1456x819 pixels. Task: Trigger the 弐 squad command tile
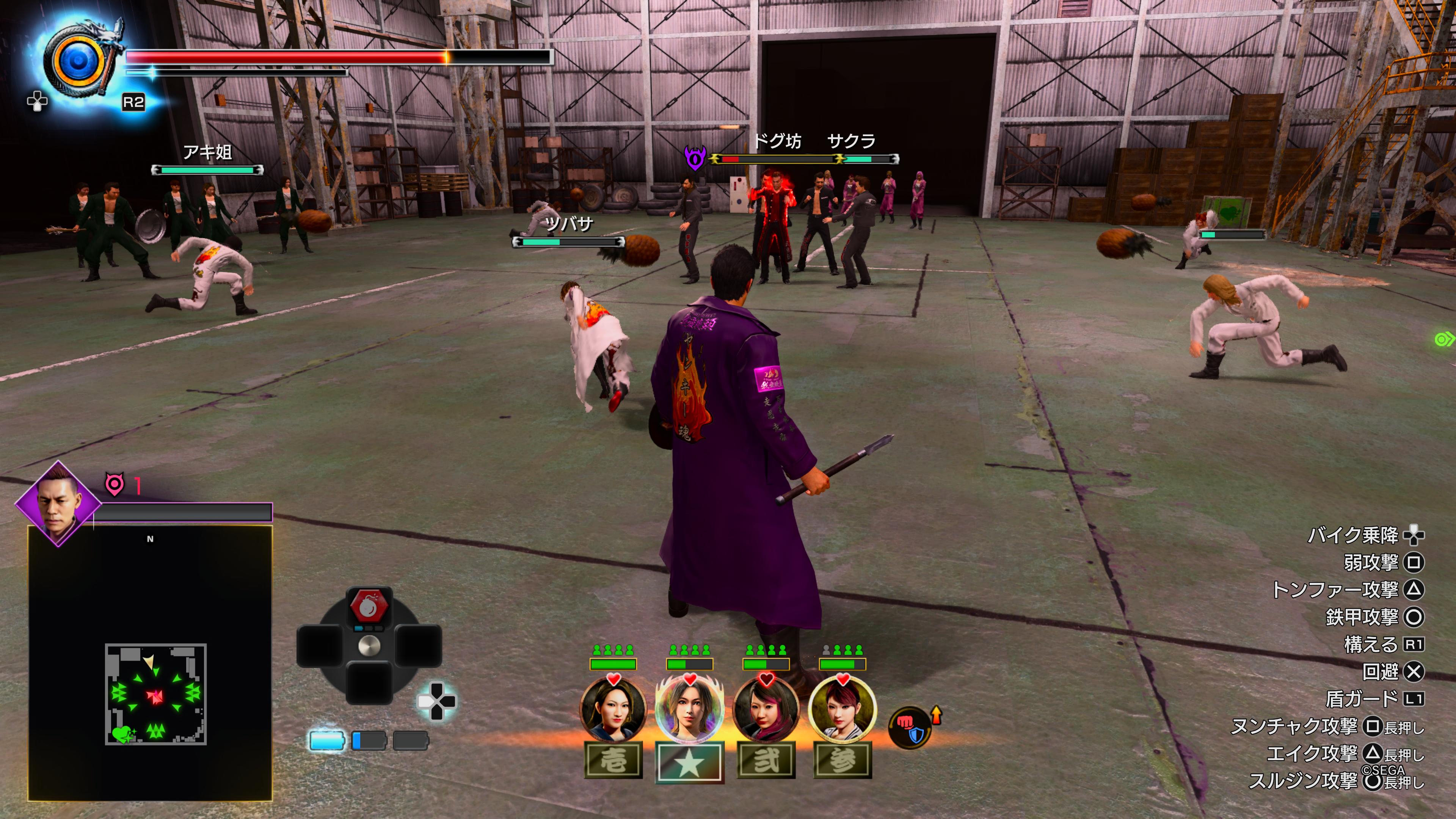click(x=766, y=761)
